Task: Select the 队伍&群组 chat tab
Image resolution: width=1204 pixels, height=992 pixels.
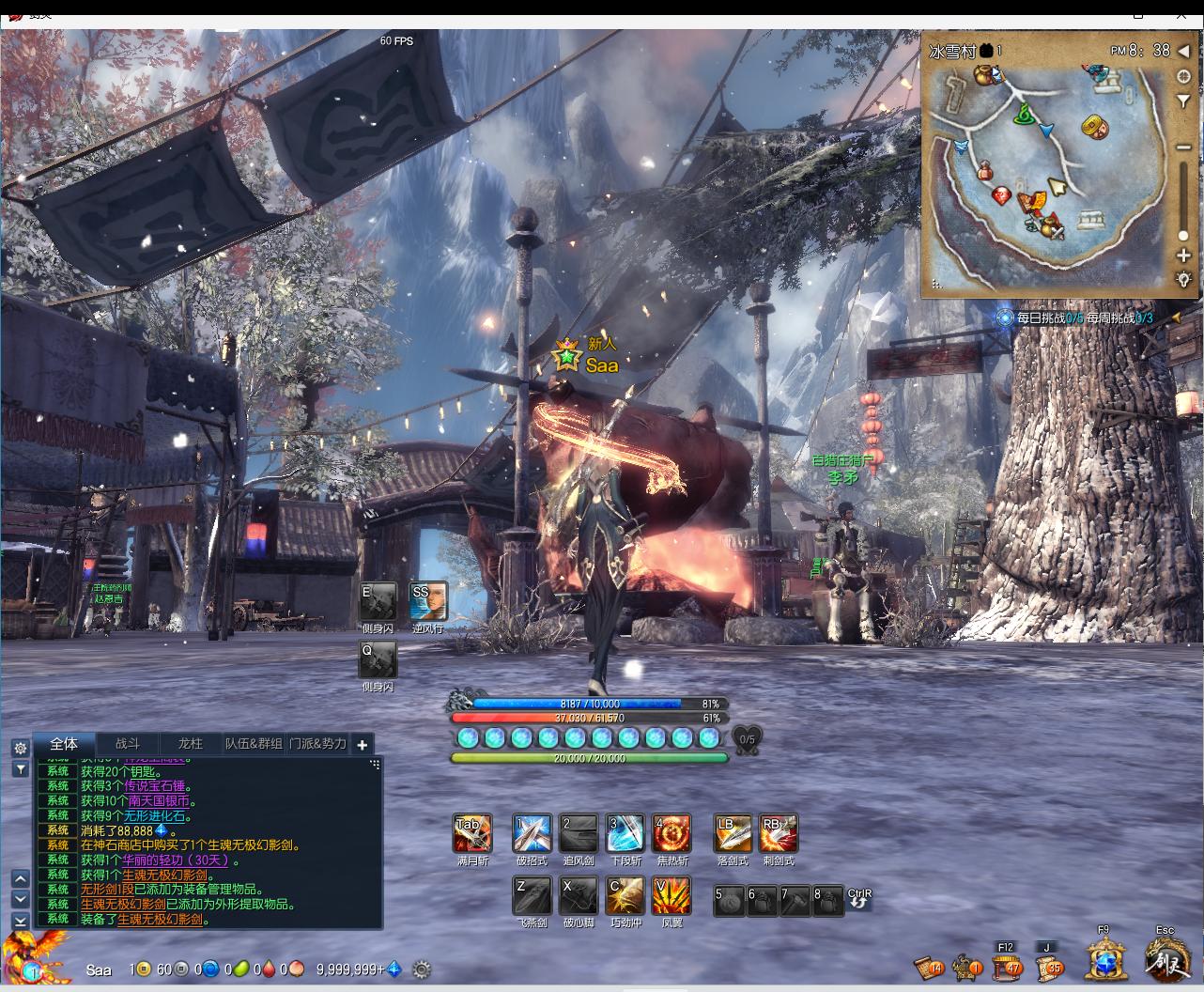Action: point(254,743)
